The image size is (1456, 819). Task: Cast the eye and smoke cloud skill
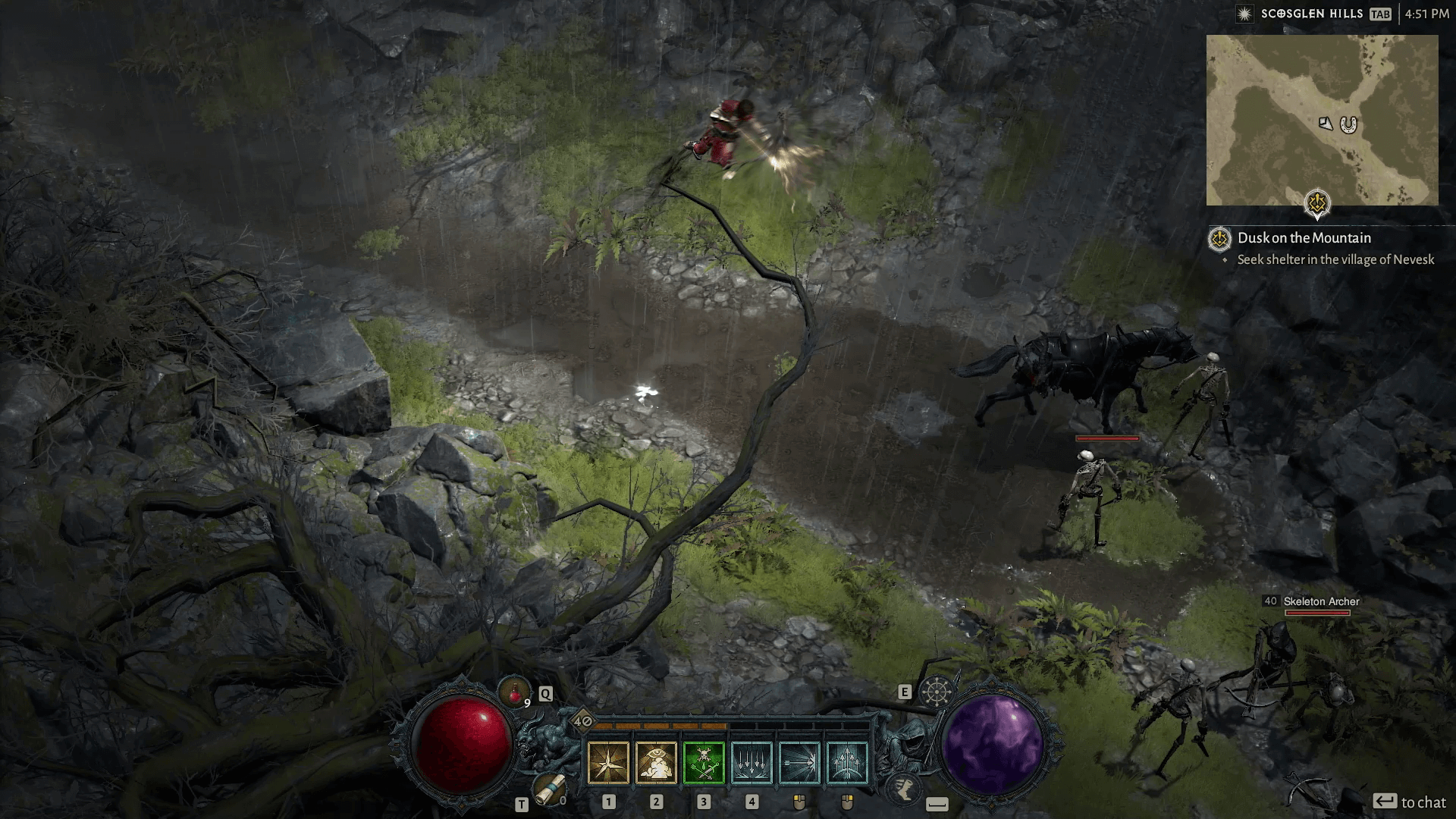(656, 762)
